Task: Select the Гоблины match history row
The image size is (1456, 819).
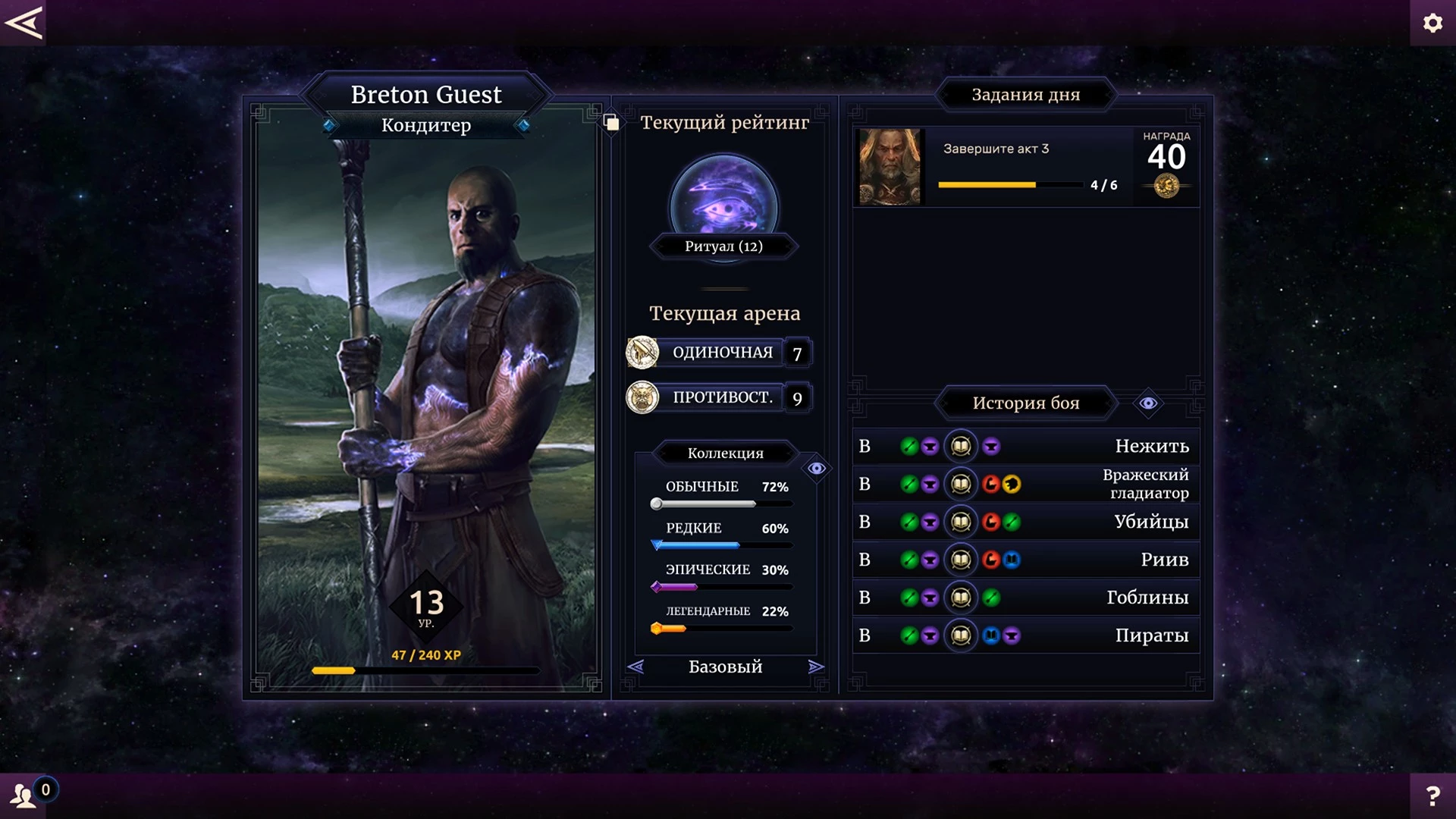Action: pos(1025,598)
